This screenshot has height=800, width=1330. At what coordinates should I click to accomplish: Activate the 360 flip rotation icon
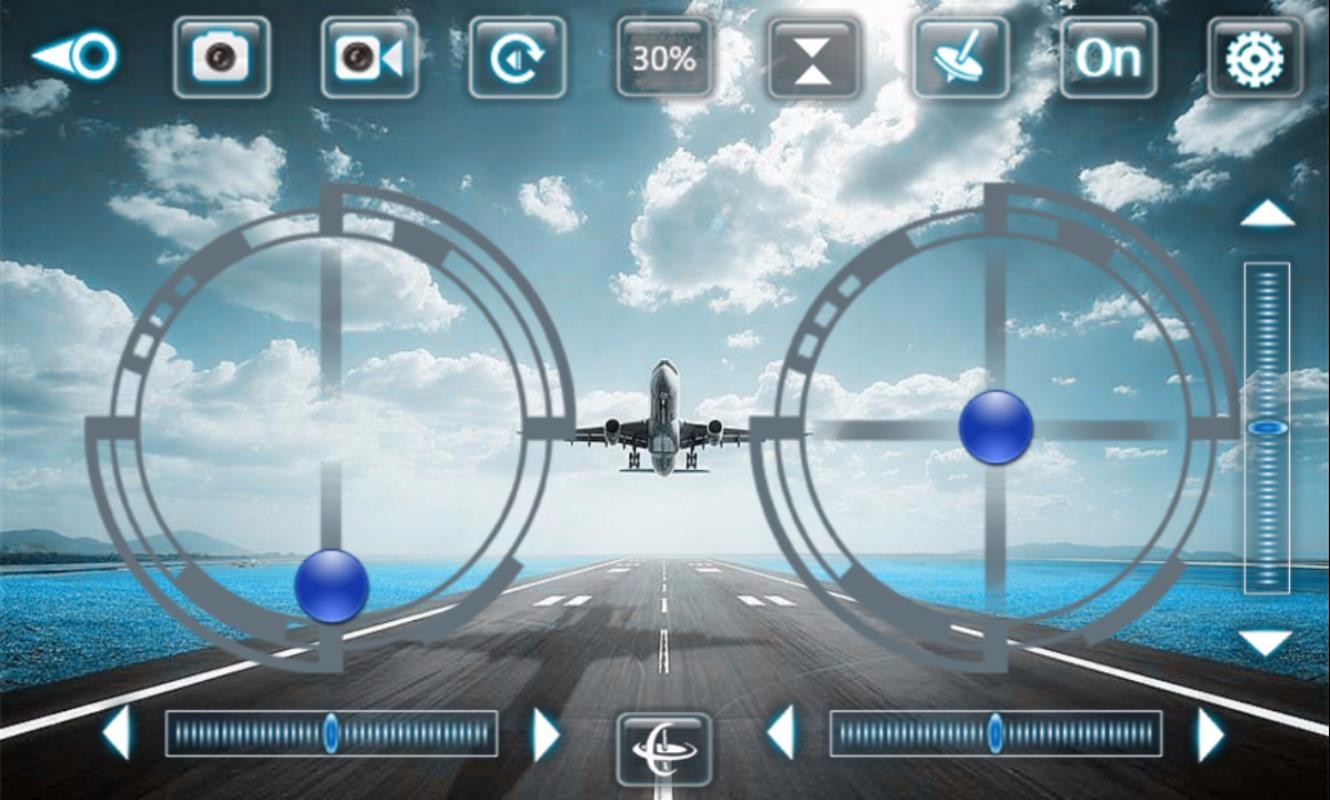point(515,58)
